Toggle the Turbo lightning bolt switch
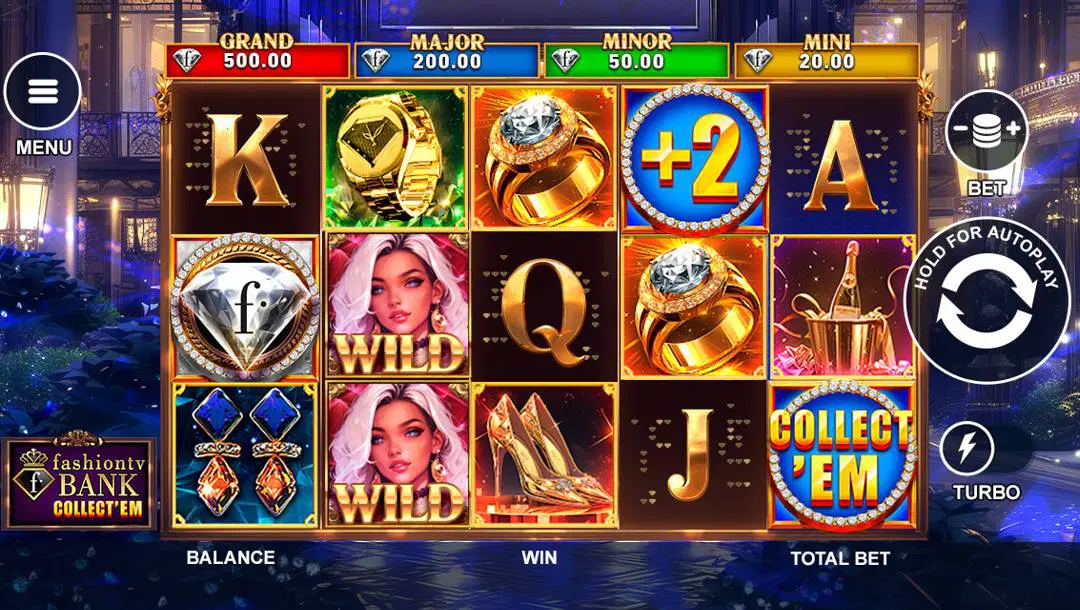The image size is (1080, 610). tap(968, 449)
